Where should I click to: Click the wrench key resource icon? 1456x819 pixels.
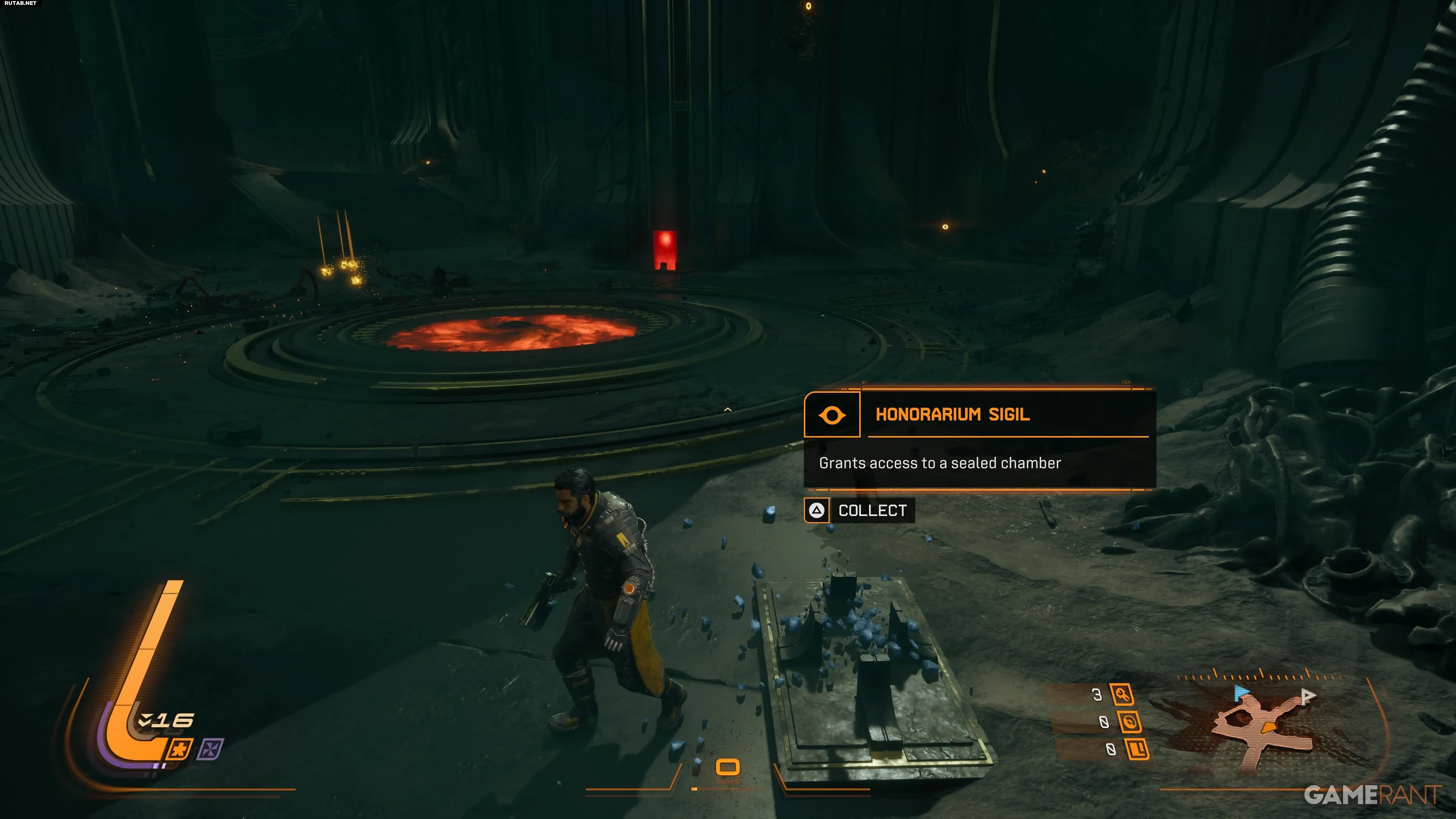click(x=1122, y=695)
